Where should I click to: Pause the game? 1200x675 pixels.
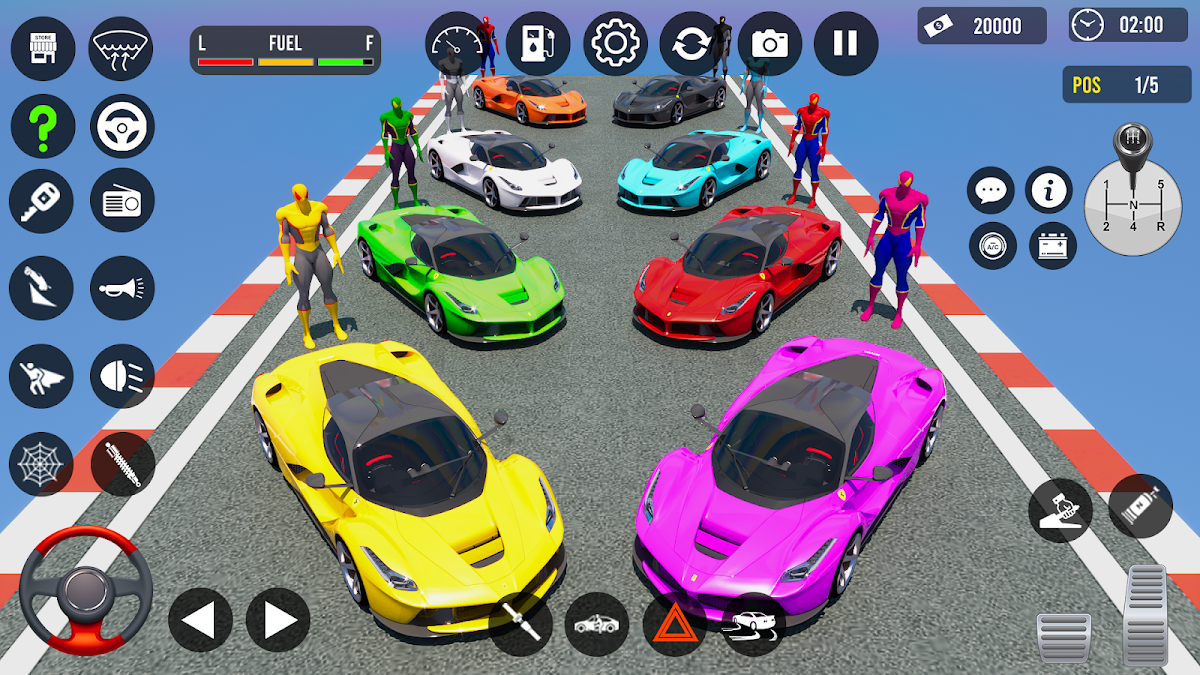coord(845,44)
